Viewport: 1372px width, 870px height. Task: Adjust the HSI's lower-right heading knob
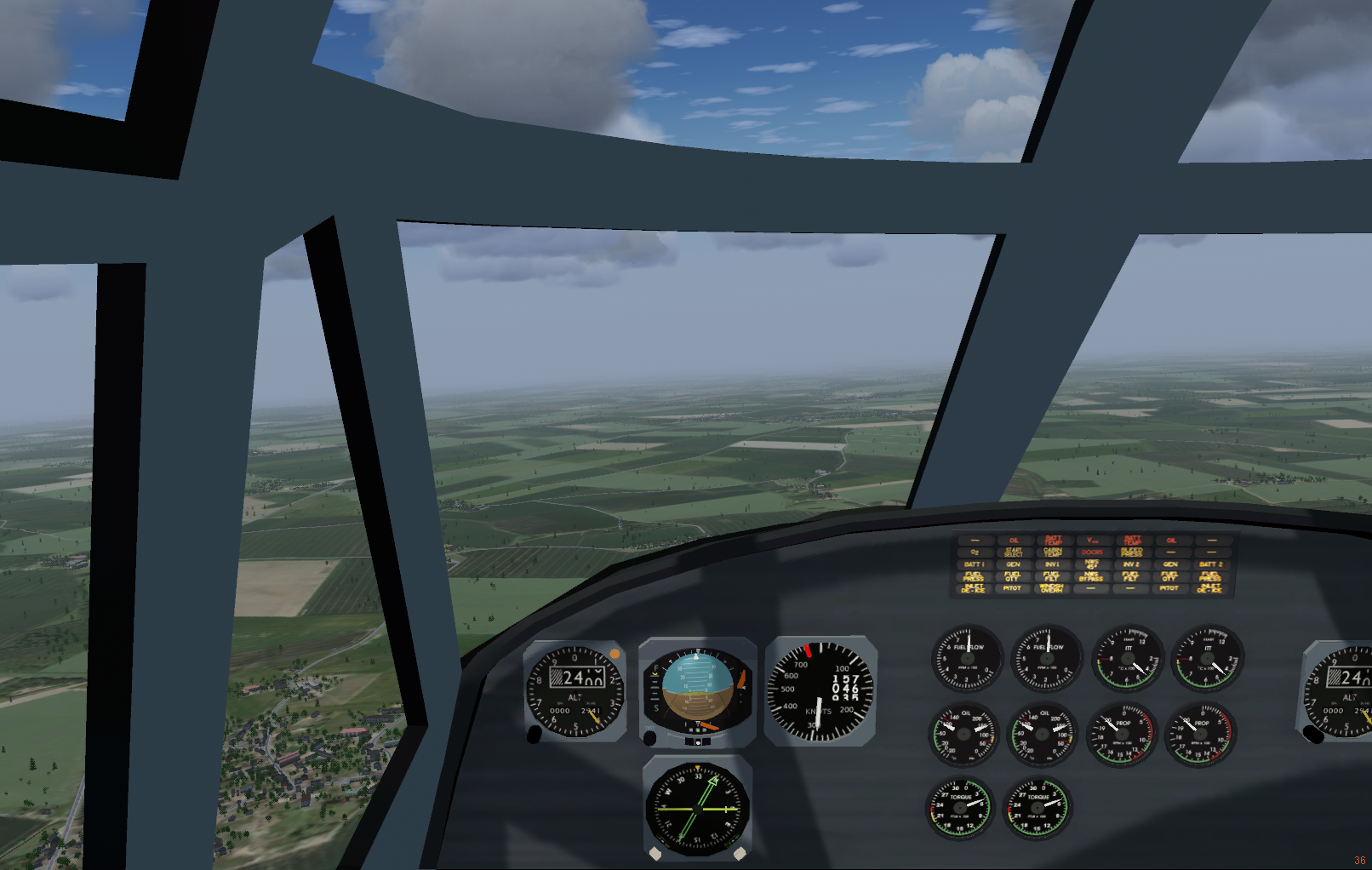(740, 852)
